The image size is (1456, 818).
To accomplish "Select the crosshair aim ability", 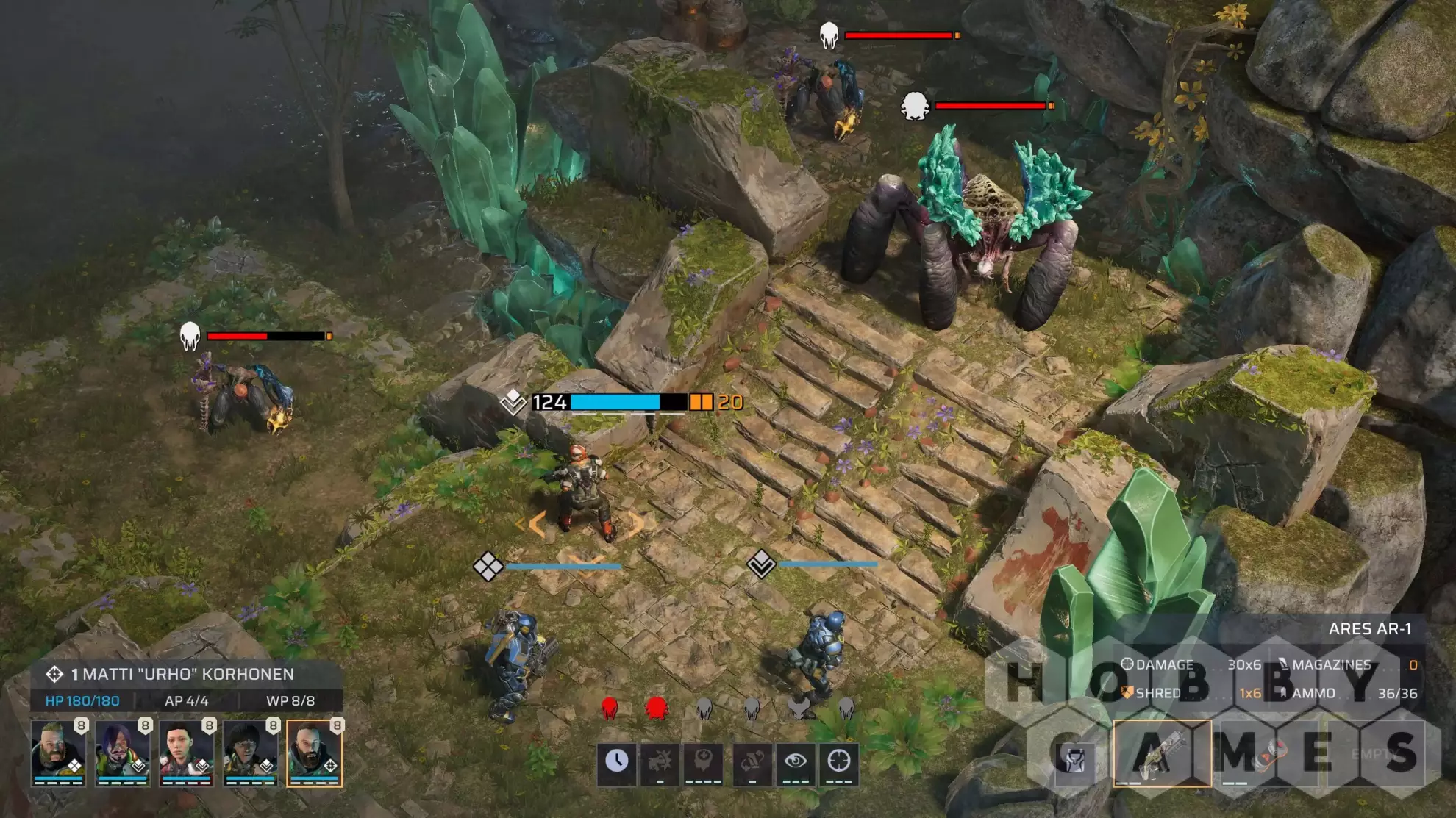I will pos(839,762).
